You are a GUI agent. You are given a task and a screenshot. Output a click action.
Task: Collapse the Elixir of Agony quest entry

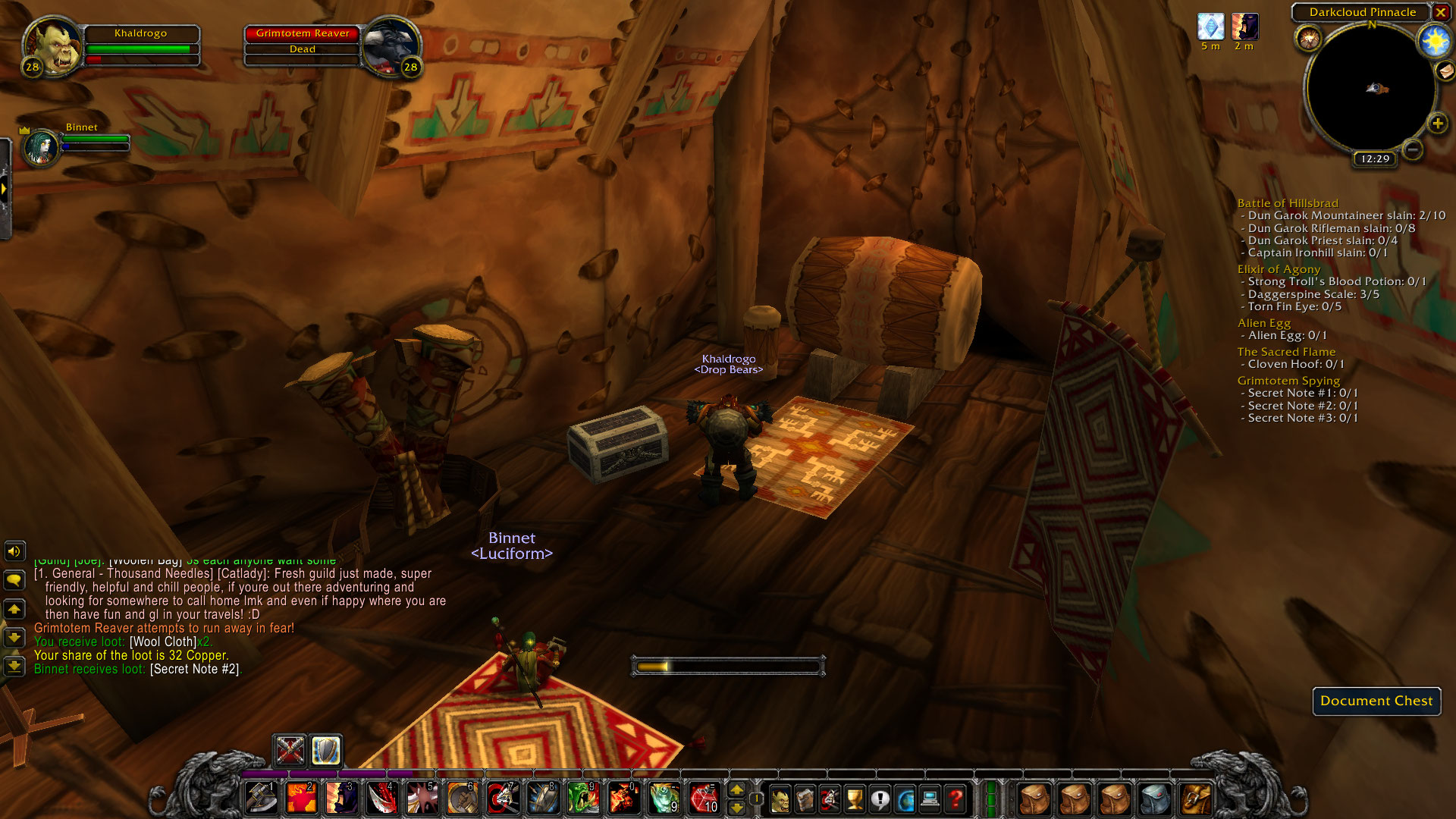[x=1279, y=269]
